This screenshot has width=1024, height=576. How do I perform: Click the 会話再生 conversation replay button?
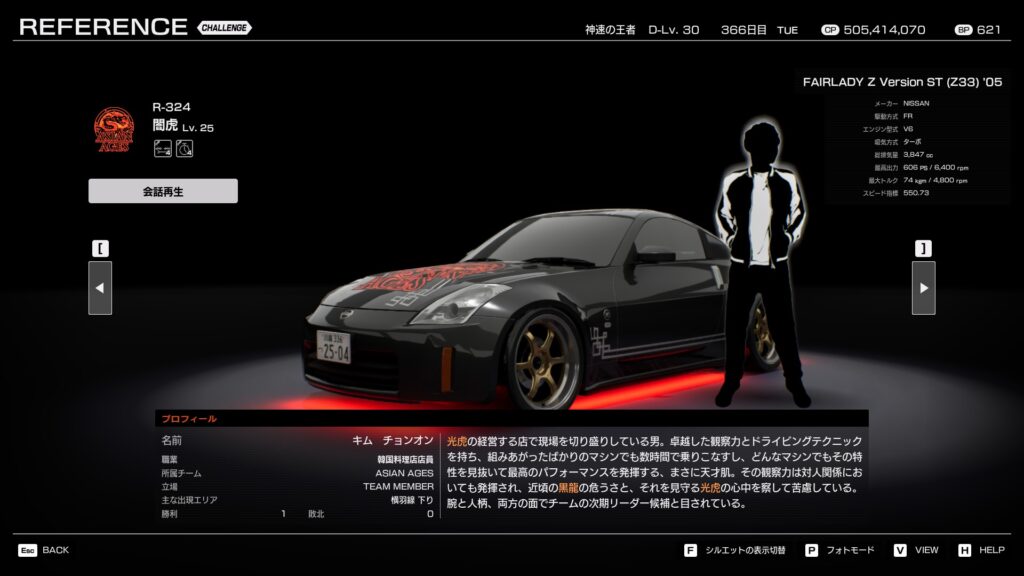163,191
